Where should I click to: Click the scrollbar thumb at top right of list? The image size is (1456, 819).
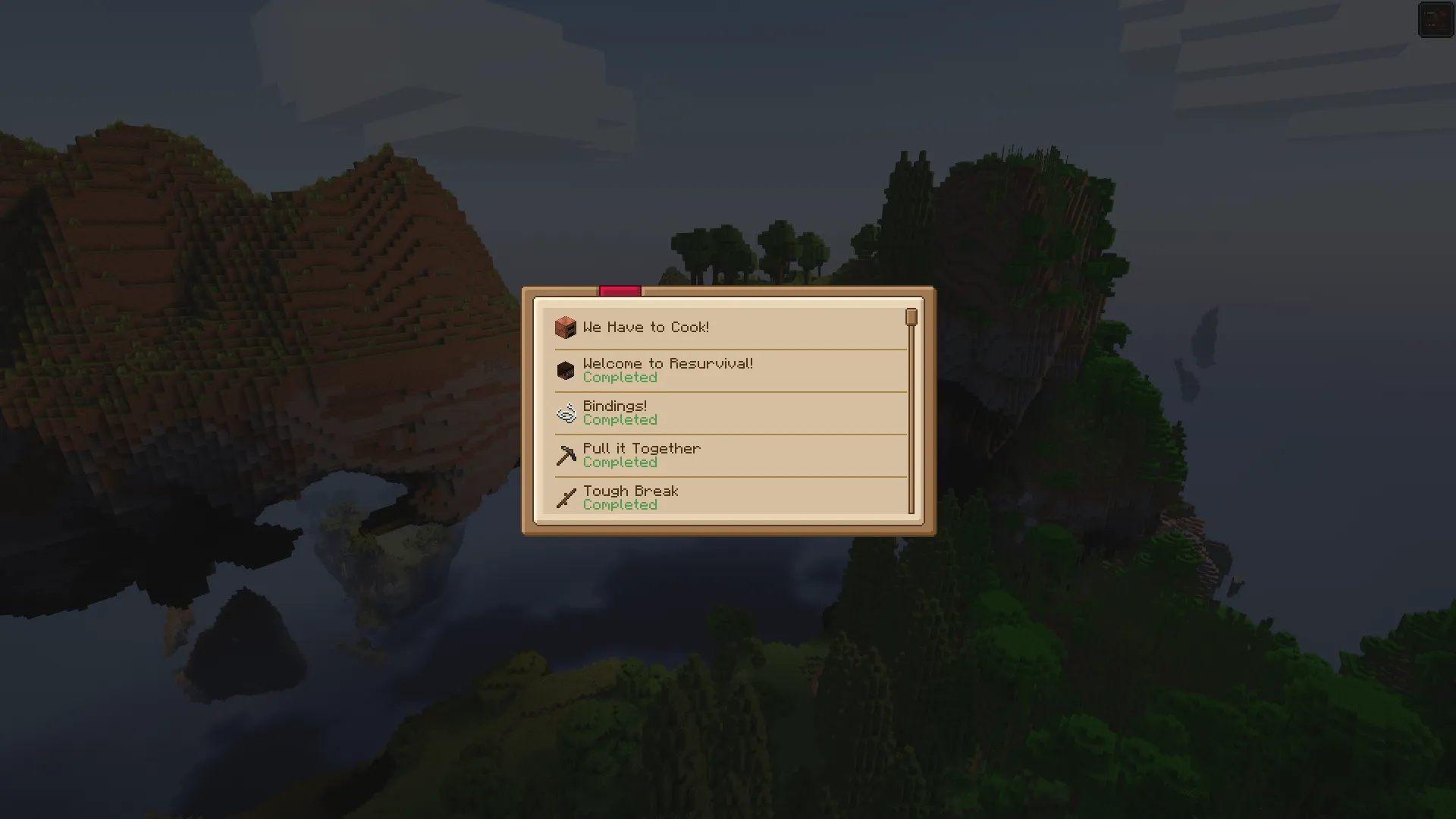pos(911,318)
